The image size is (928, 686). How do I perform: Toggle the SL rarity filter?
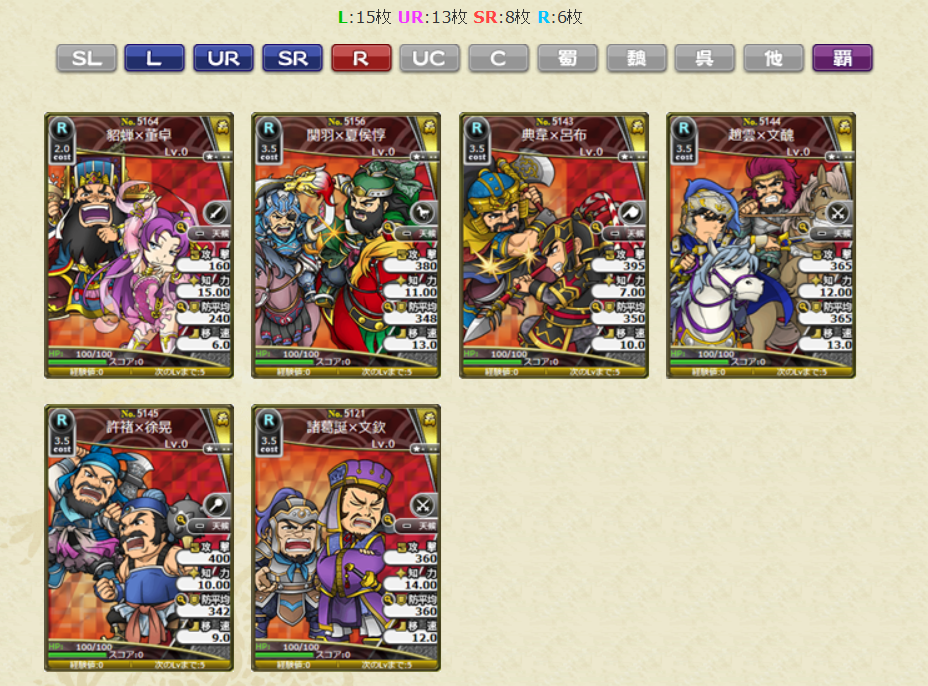point(86,58)
